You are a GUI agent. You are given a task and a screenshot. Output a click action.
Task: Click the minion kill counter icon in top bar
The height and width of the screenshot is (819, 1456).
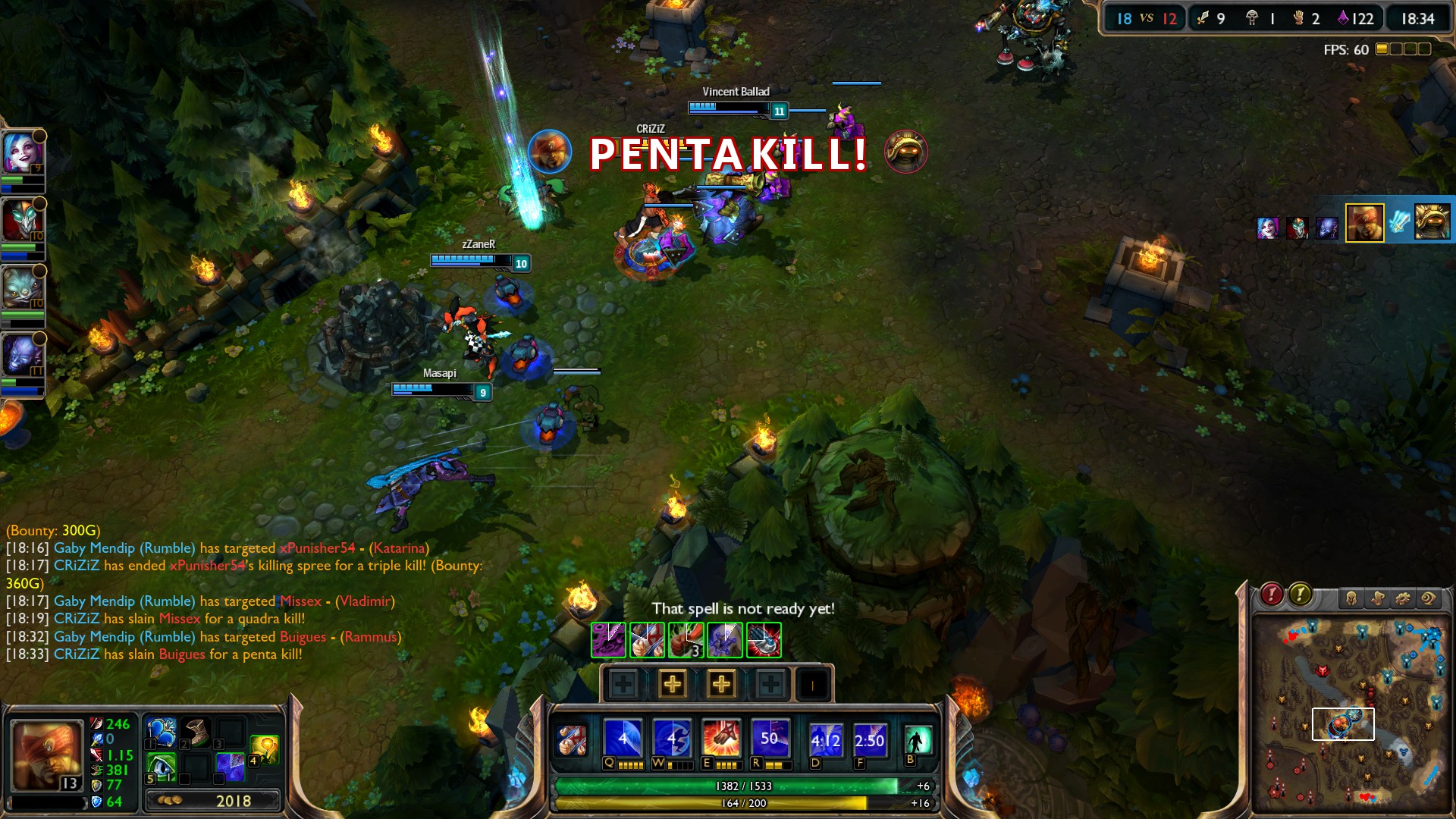1203,17
